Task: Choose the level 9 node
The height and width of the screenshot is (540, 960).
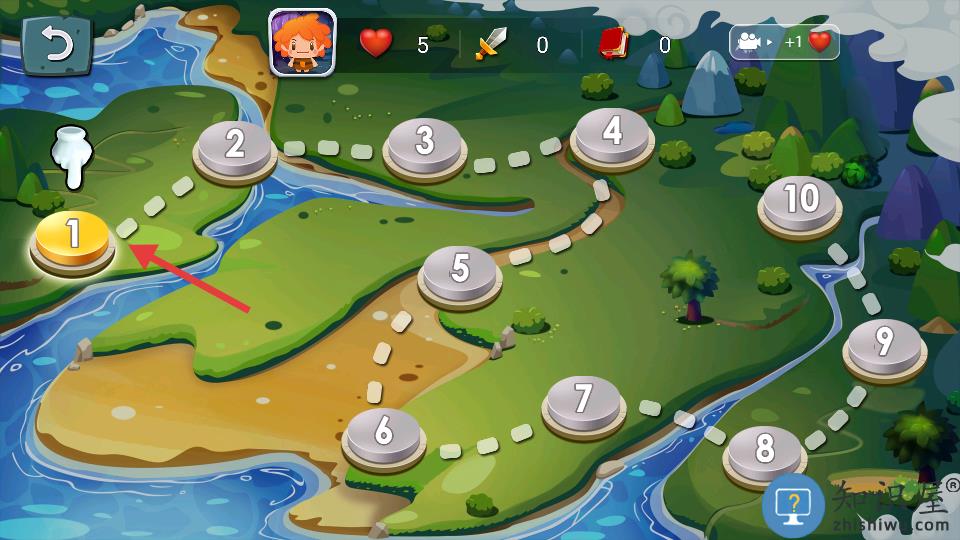Action: (884, 345)
